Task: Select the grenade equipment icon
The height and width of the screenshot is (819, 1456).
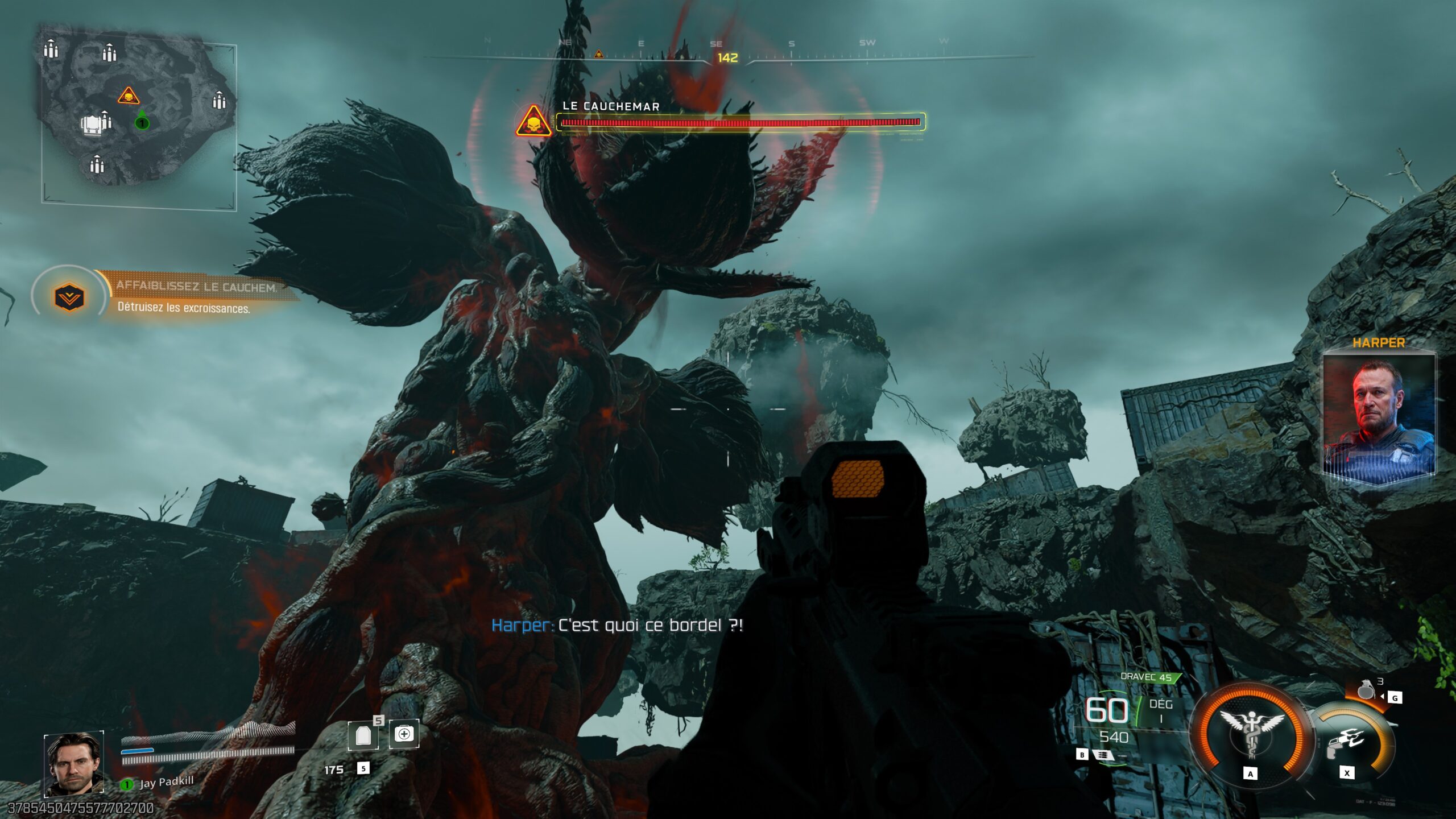Action: 1365,689
